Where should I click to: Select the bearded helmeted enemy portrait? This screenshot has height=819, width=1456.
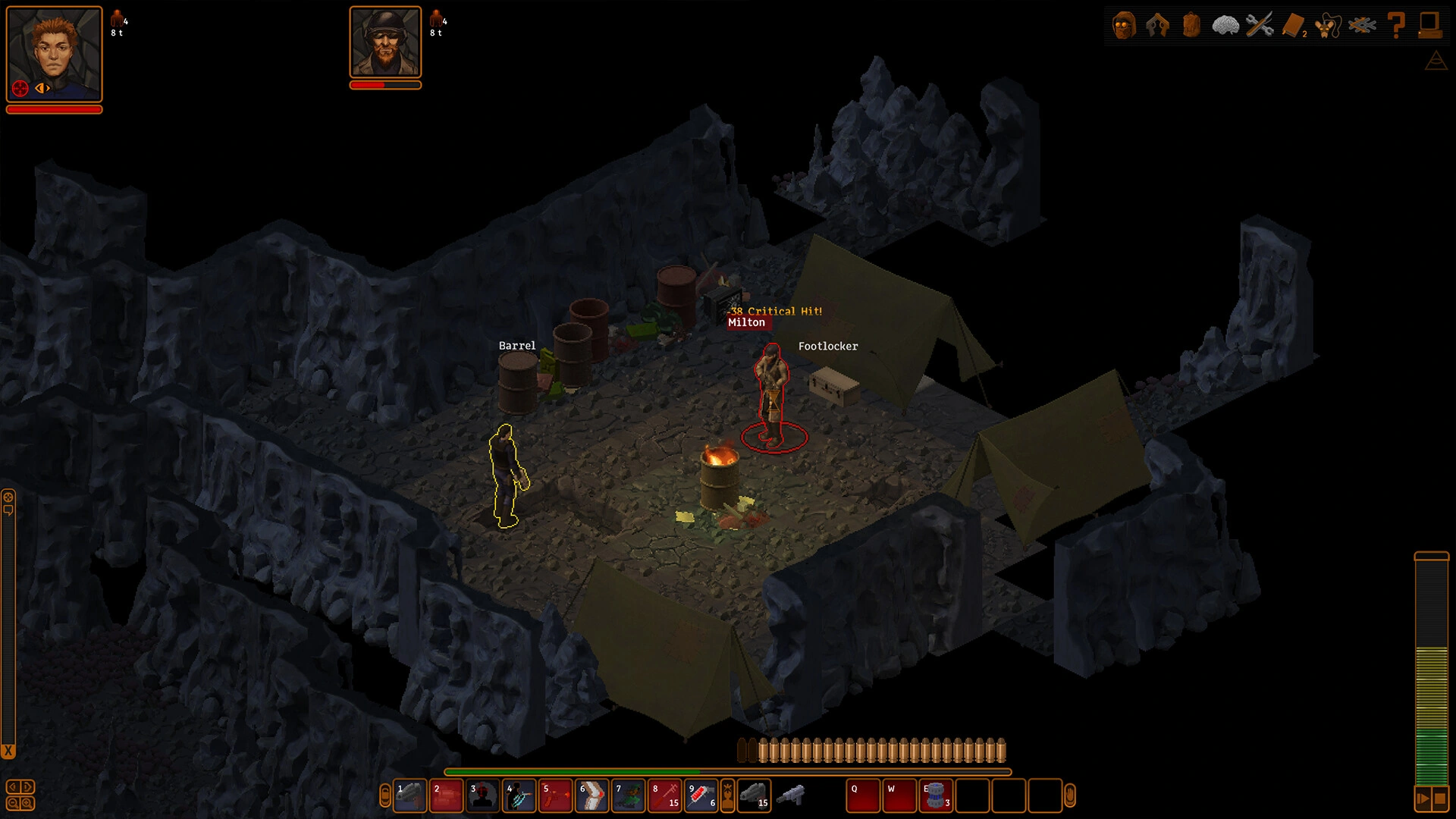385,42
